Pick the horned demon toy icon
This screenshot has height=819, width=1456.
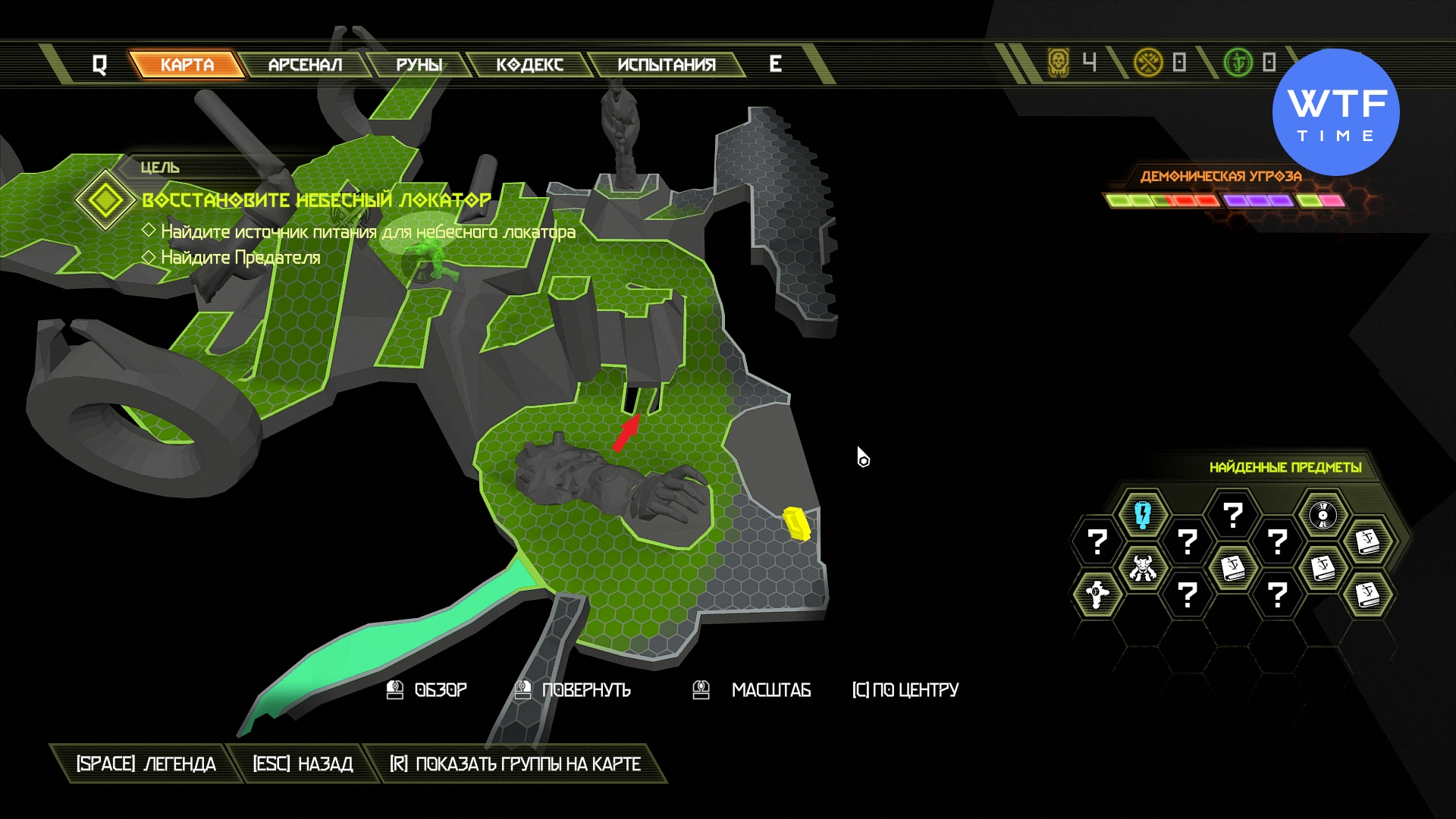tap(1142, 567)
